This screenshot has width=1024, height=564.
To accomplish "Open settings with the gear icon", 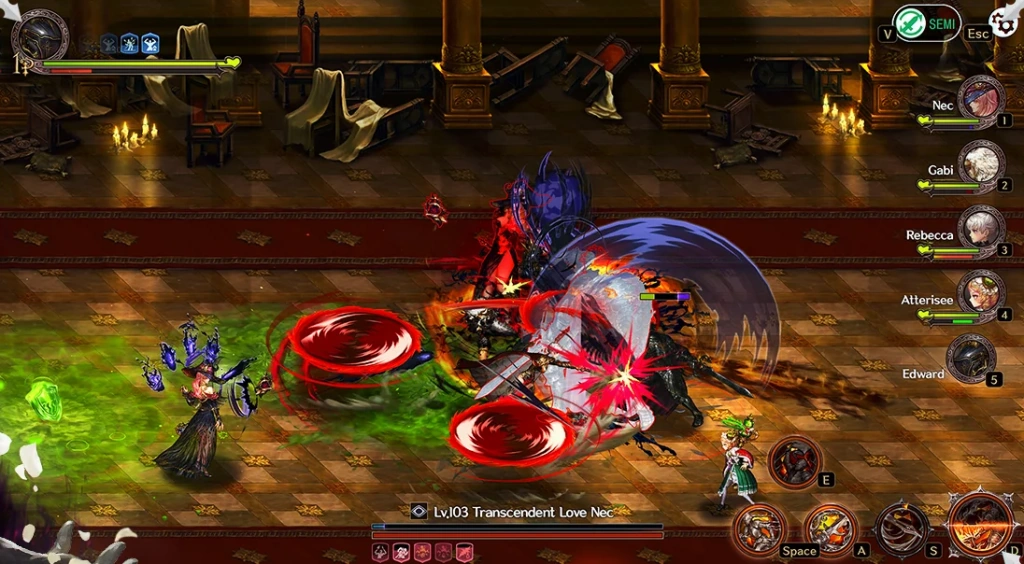I will [x=1005, y=22].
